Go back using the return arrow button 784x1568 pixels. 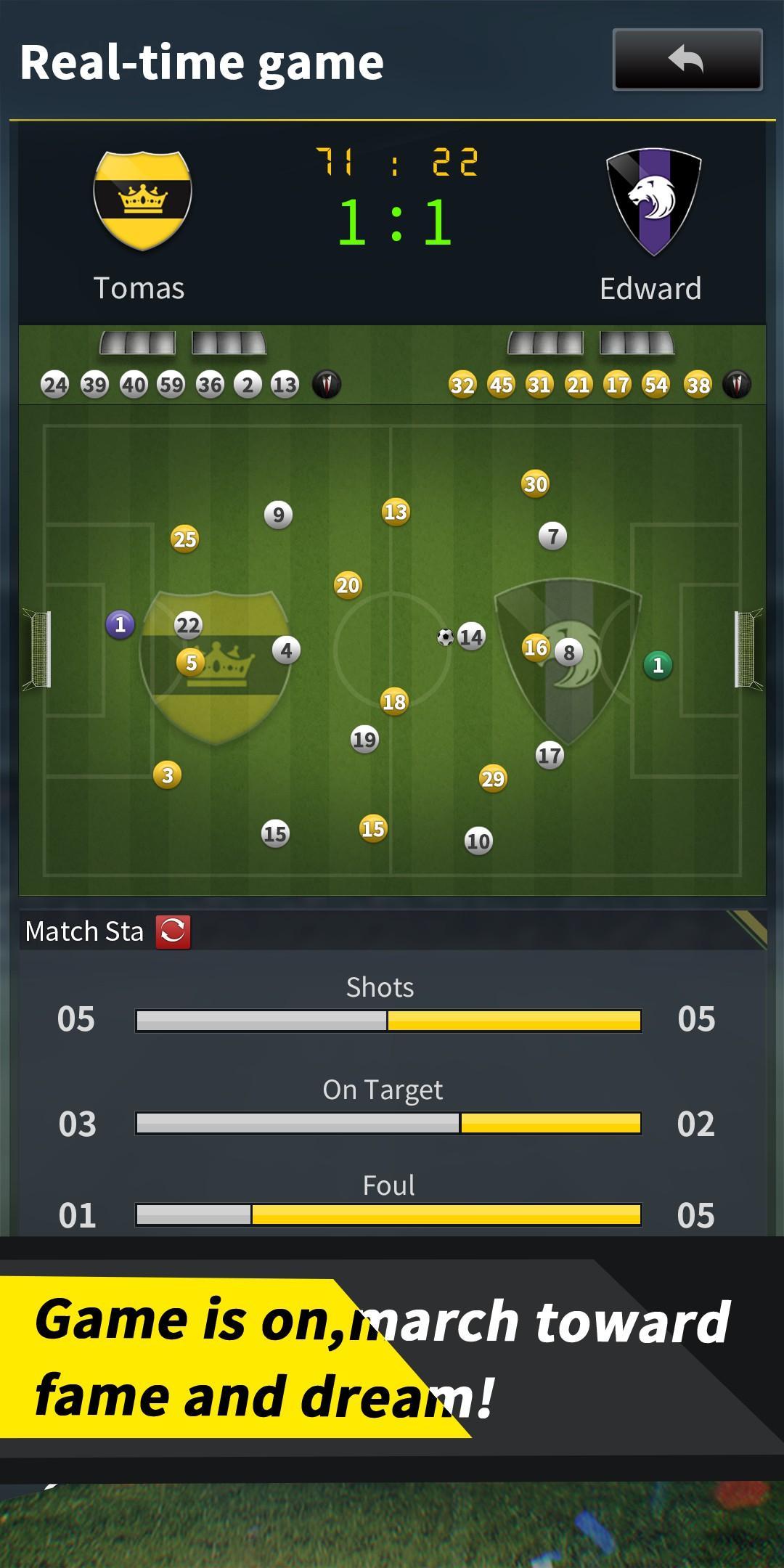point(687,60)
